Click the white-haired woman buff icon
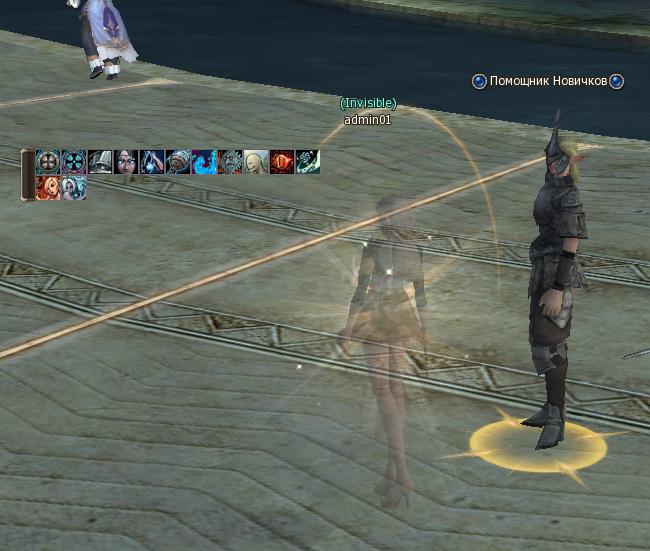Screen dimensions: 650x551 (x=74, y=188)
